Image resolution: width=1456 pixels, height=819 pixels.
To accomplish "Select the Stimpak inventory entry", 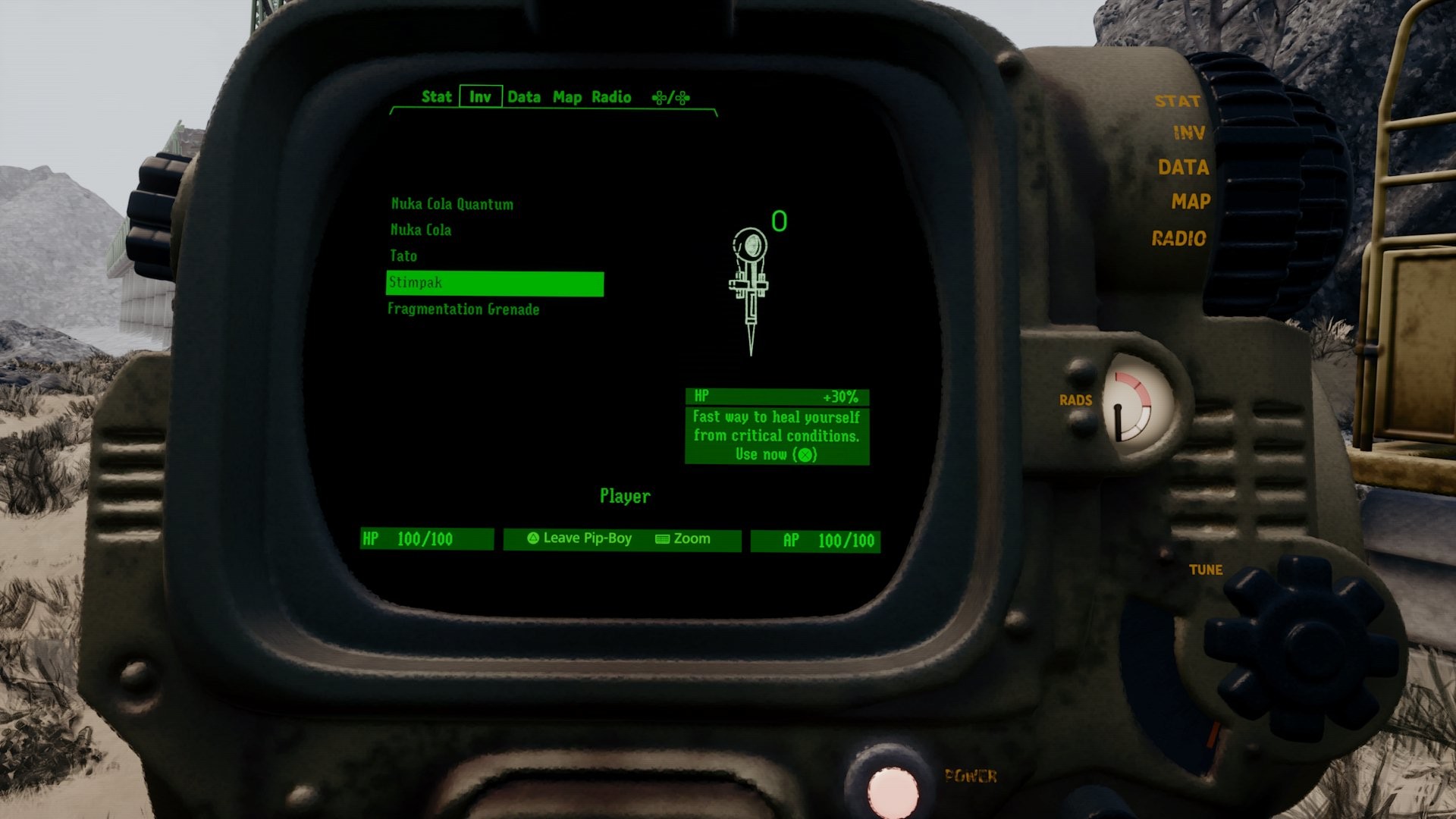I will click(493, 282).
